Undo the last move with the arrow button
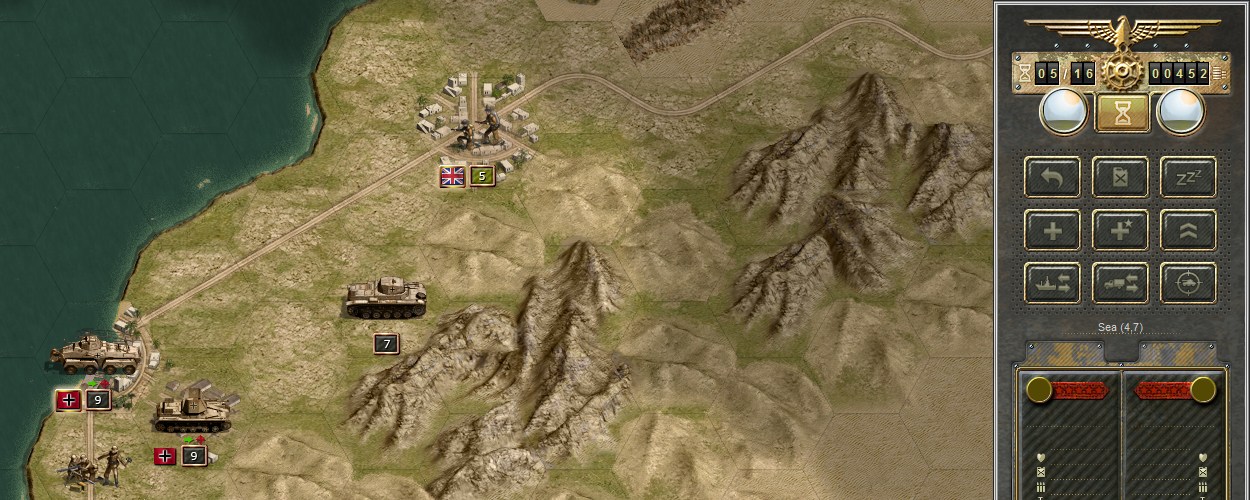The image size is (1250, 500). (x=1052, y=177)
